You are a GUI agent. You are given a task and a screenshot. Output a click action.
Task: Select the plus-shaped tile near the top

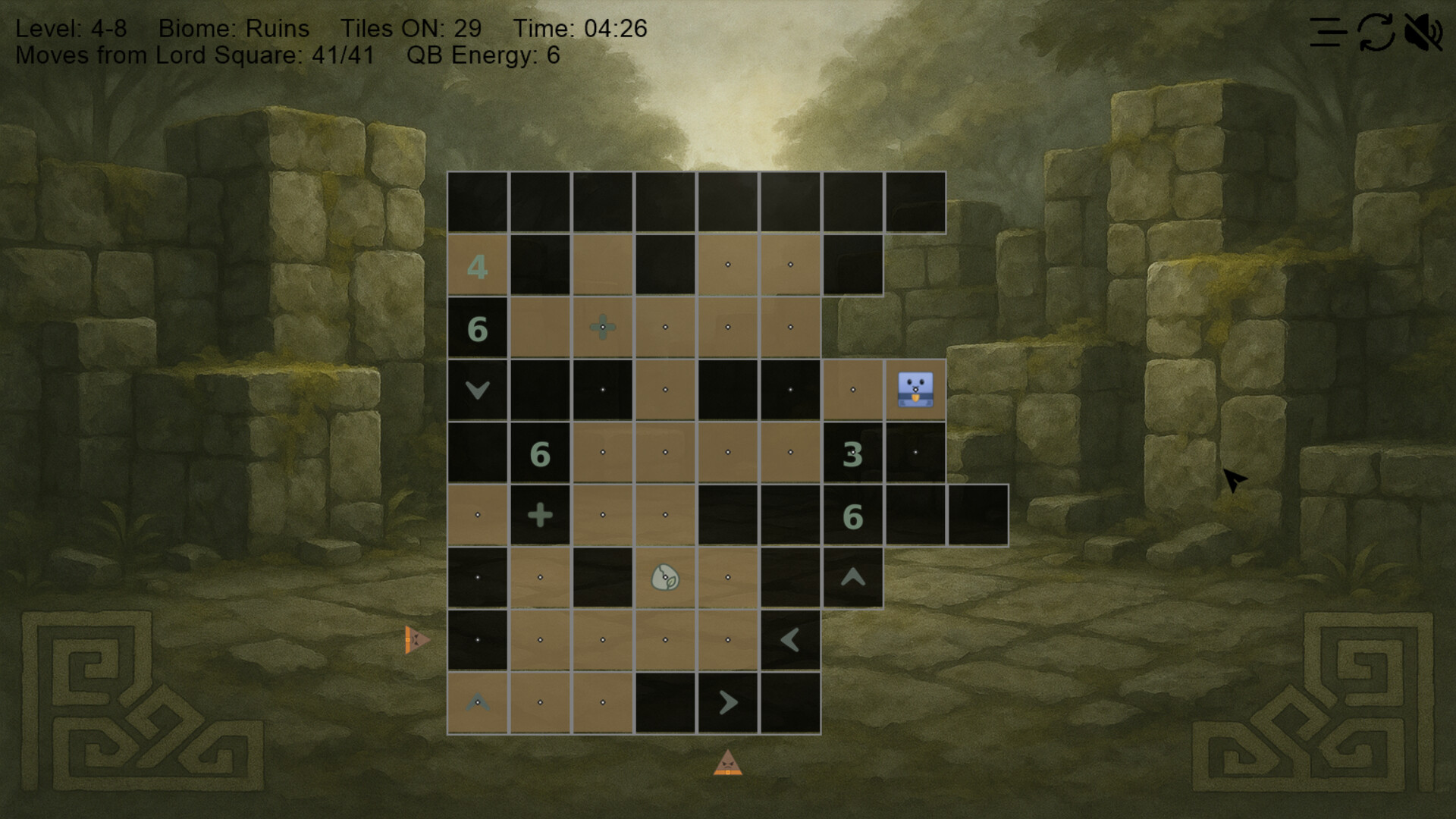point(602,326)
